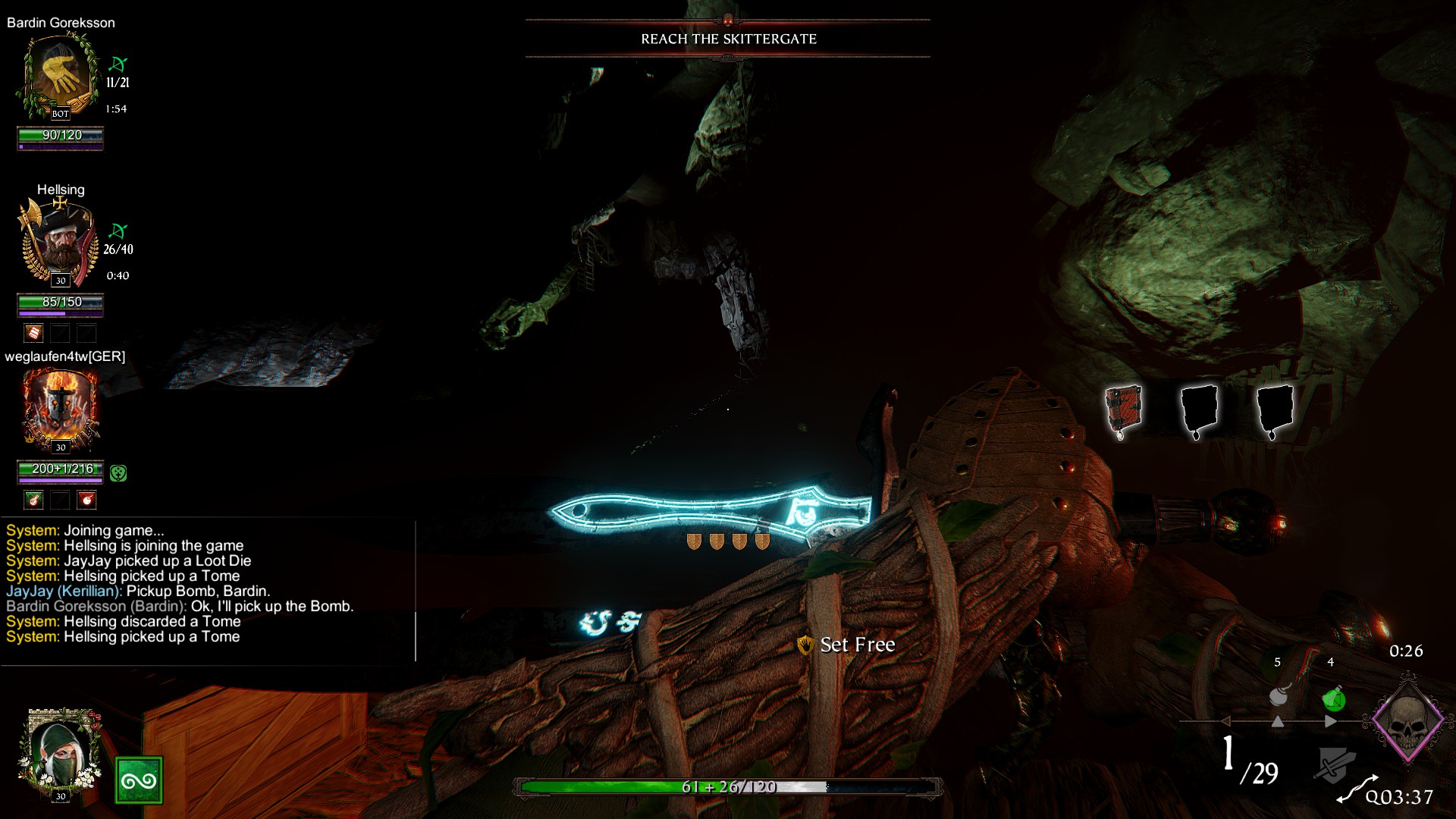
Task: Inspect the green swirl buff icon
Action: point(139,780)
